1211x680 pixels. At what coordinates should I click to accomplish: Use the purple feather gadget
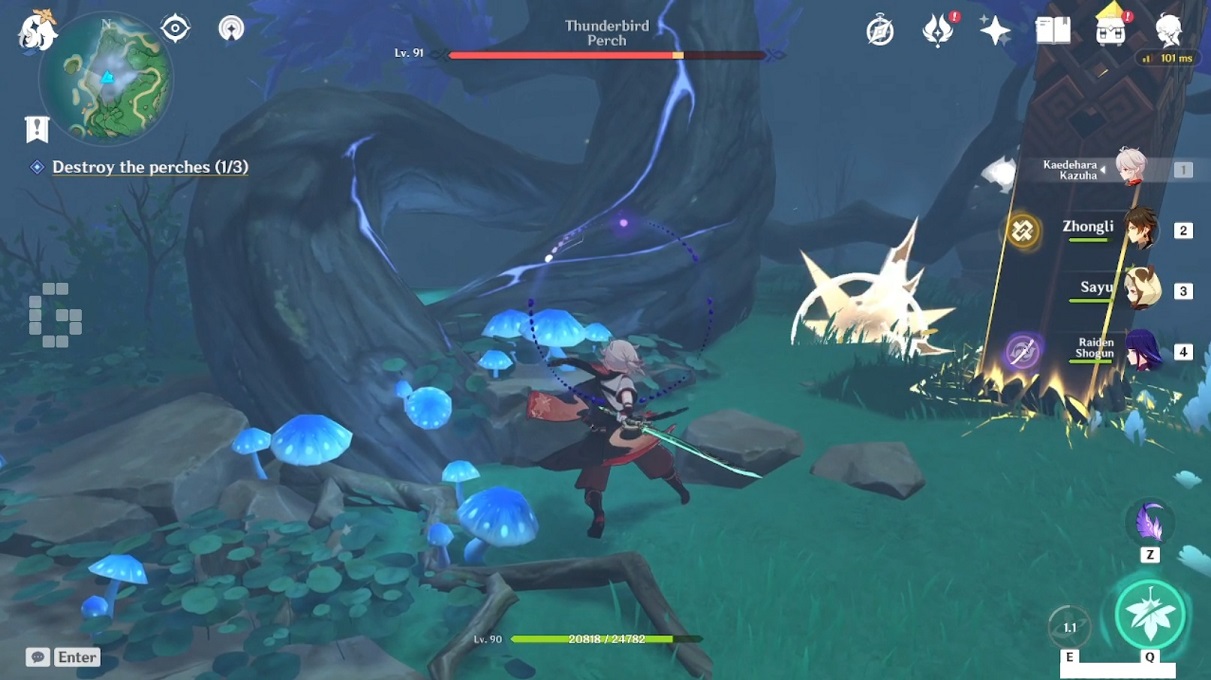pos(1149,523)
